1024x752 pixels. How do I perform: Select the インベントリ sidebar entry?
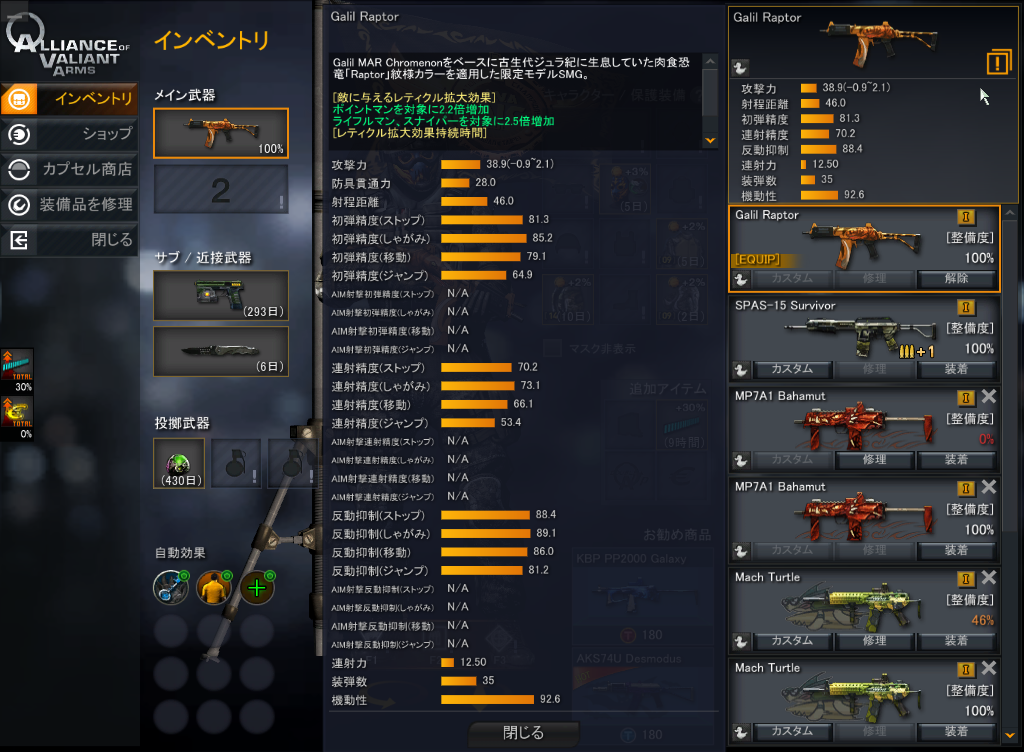tap(70, 98)
